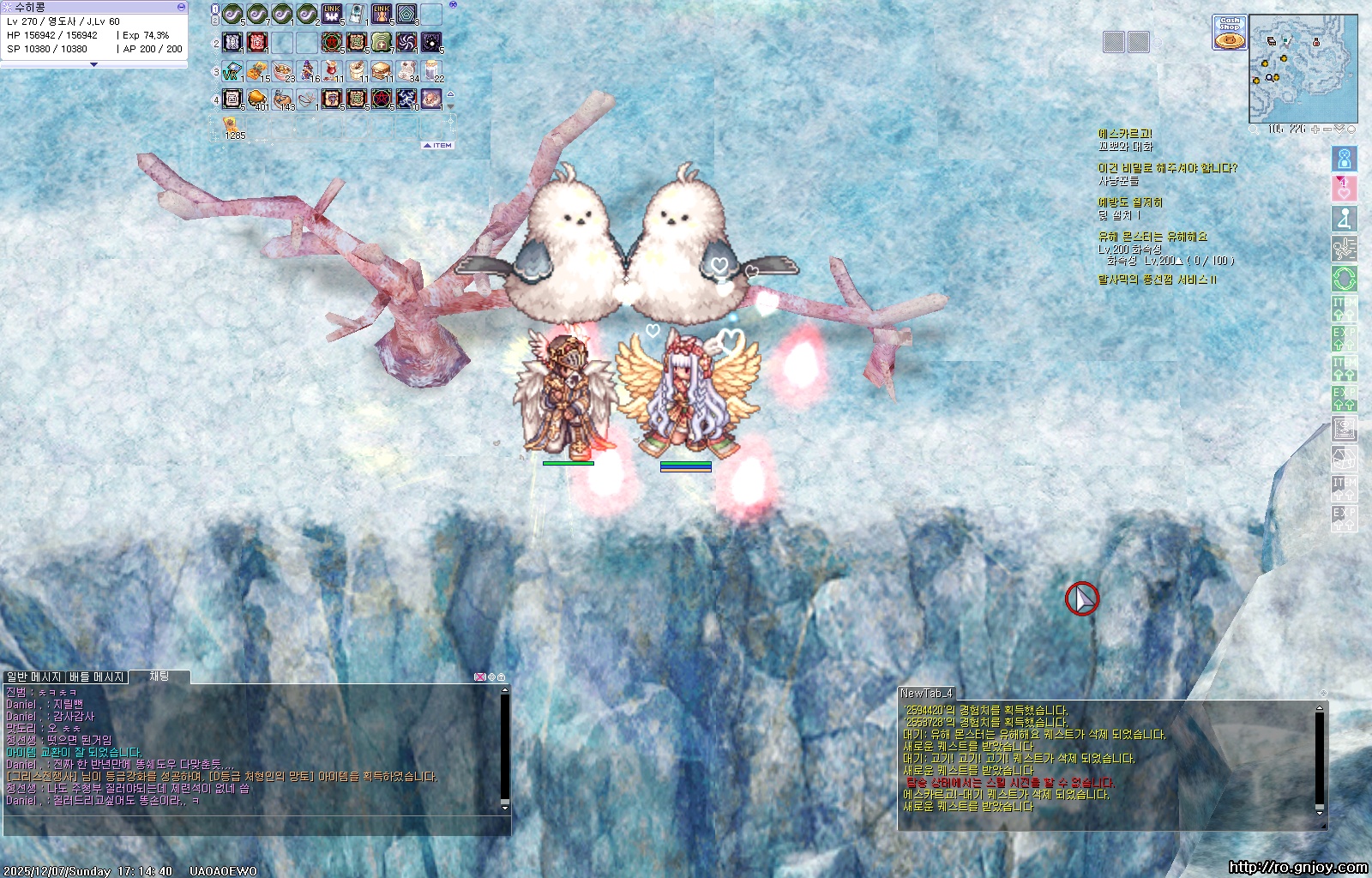Viewport: 1372px width, 878px height.
Task: Select the 에스카르고! quest entry
Action: [1125, 134]
